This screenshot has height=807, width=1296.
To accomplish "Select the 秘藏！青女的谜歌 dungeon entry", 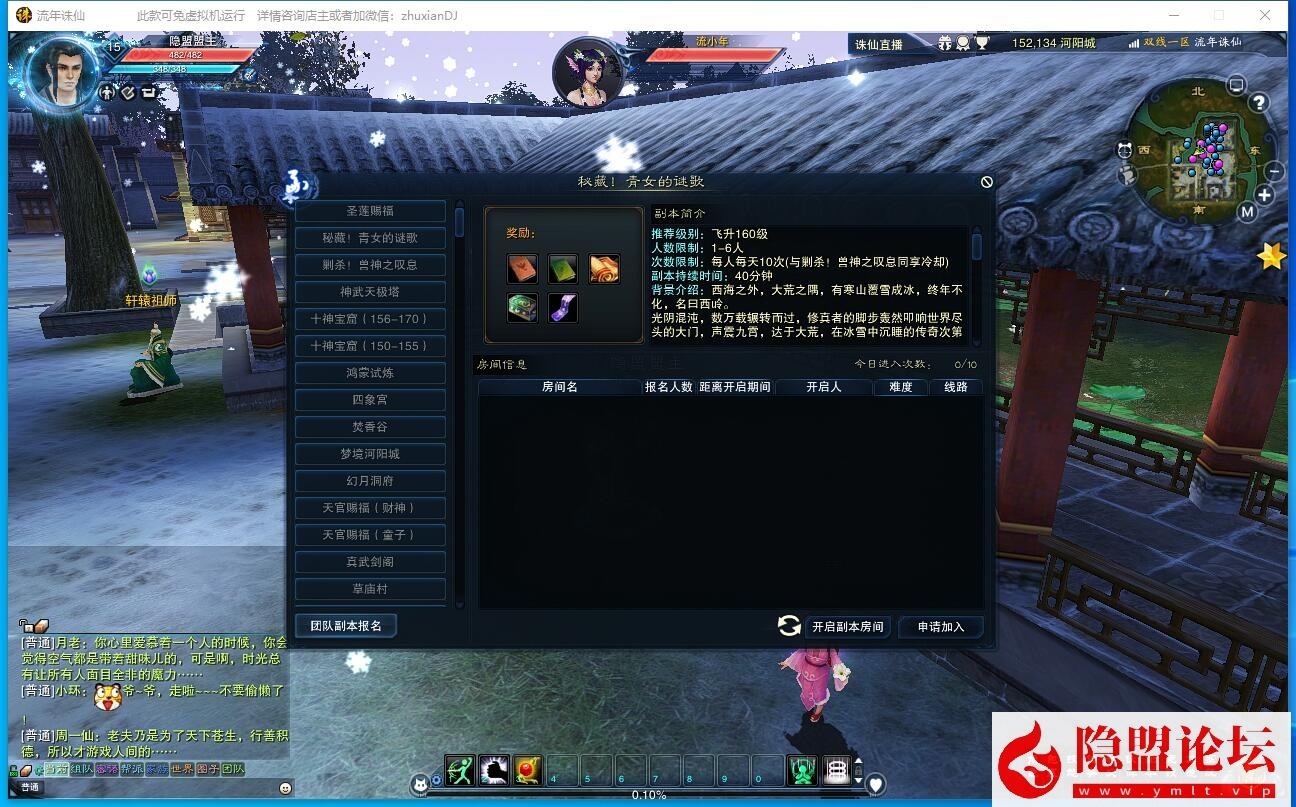I will click(370, 237).
